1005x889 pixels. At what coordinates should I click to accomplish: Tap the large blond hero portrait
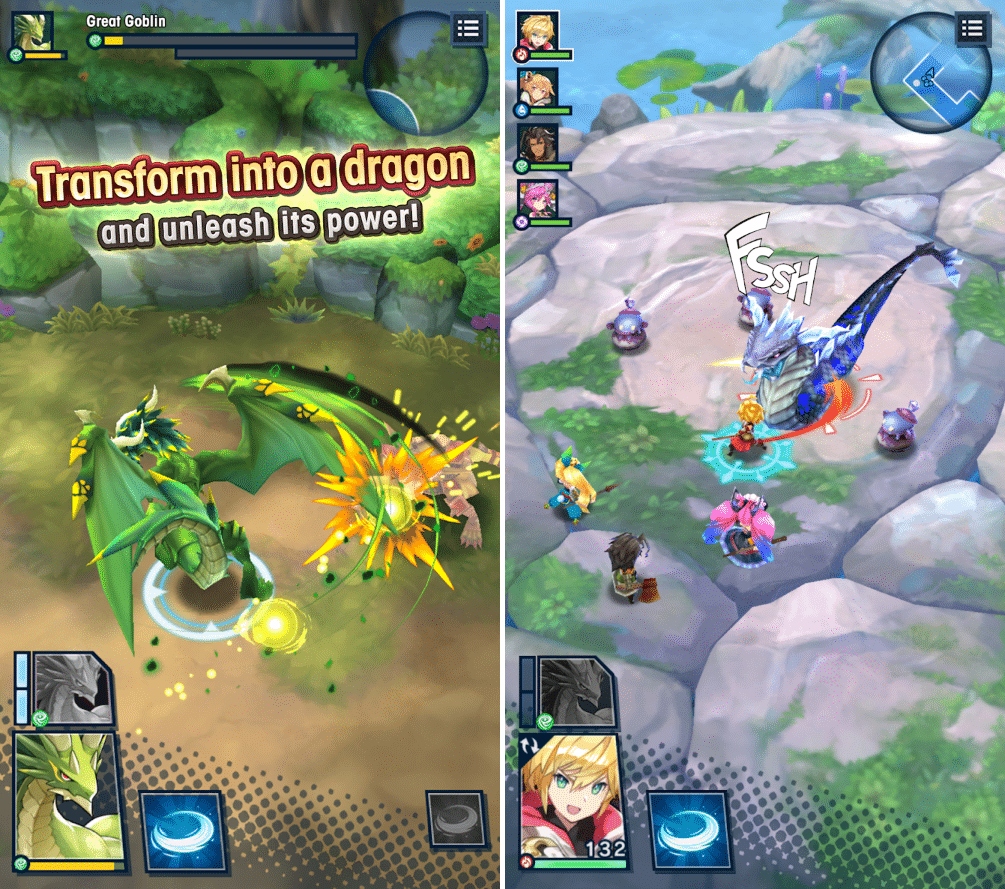(573, 803)
